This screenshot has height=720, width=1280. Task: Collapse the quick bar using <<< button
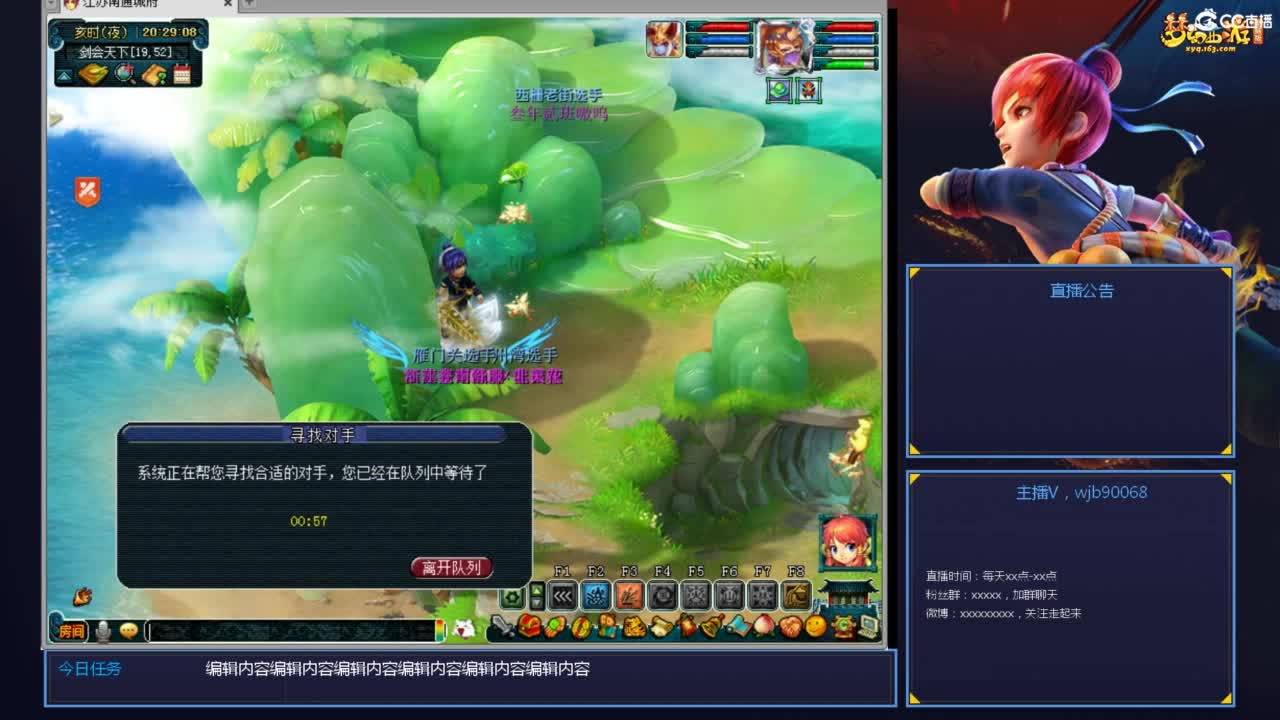click(x=562, y=596)
